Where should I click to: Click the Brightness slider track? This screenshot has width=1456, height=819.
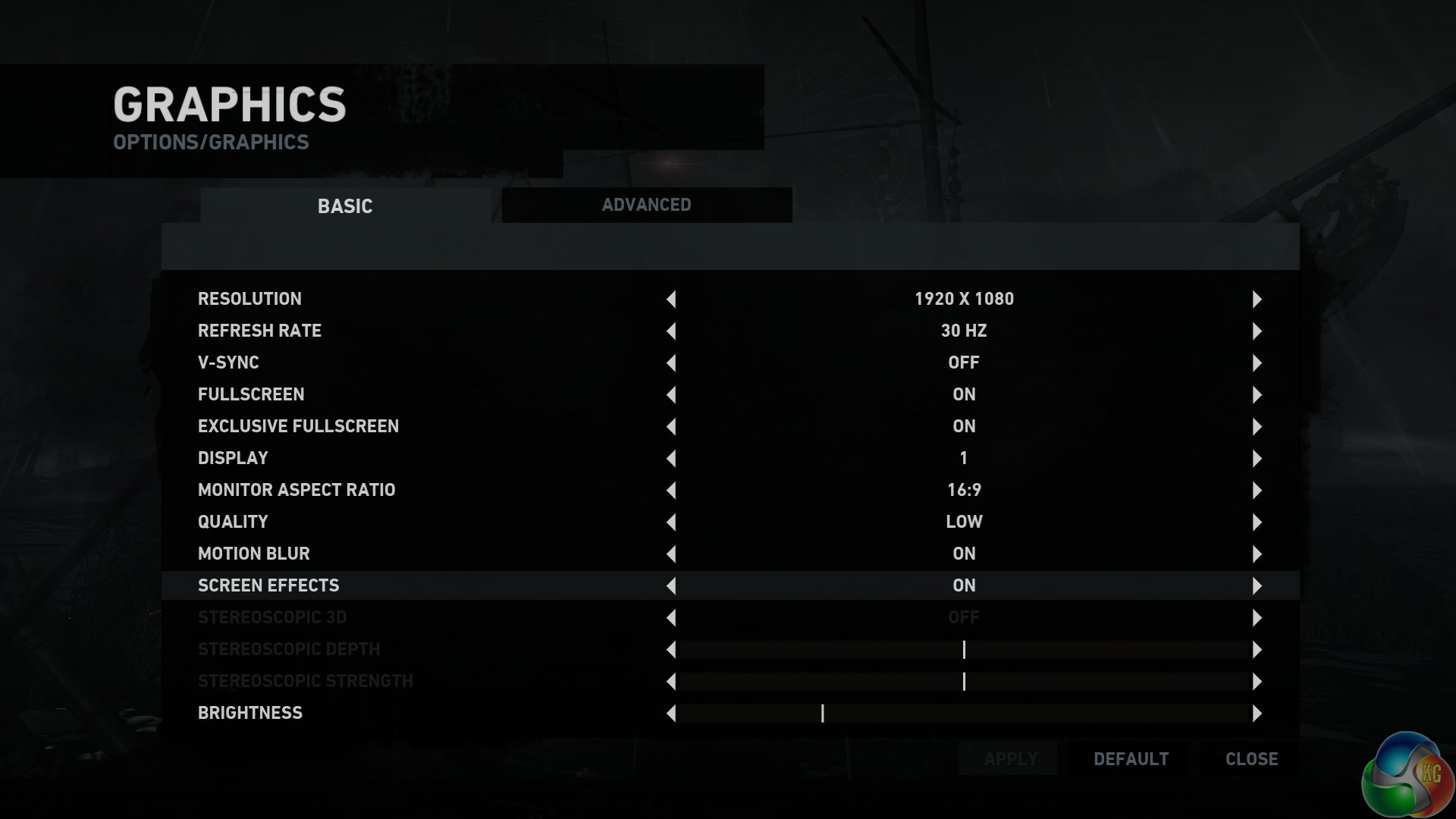pyautogui.click(x=963, y=714)
